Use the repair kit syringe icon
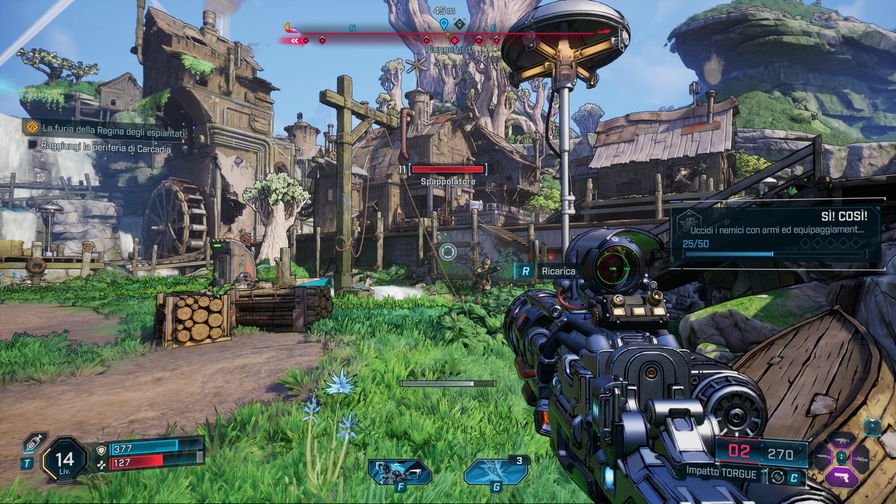This screenshot has width=896, height=504. coord(33,442)
